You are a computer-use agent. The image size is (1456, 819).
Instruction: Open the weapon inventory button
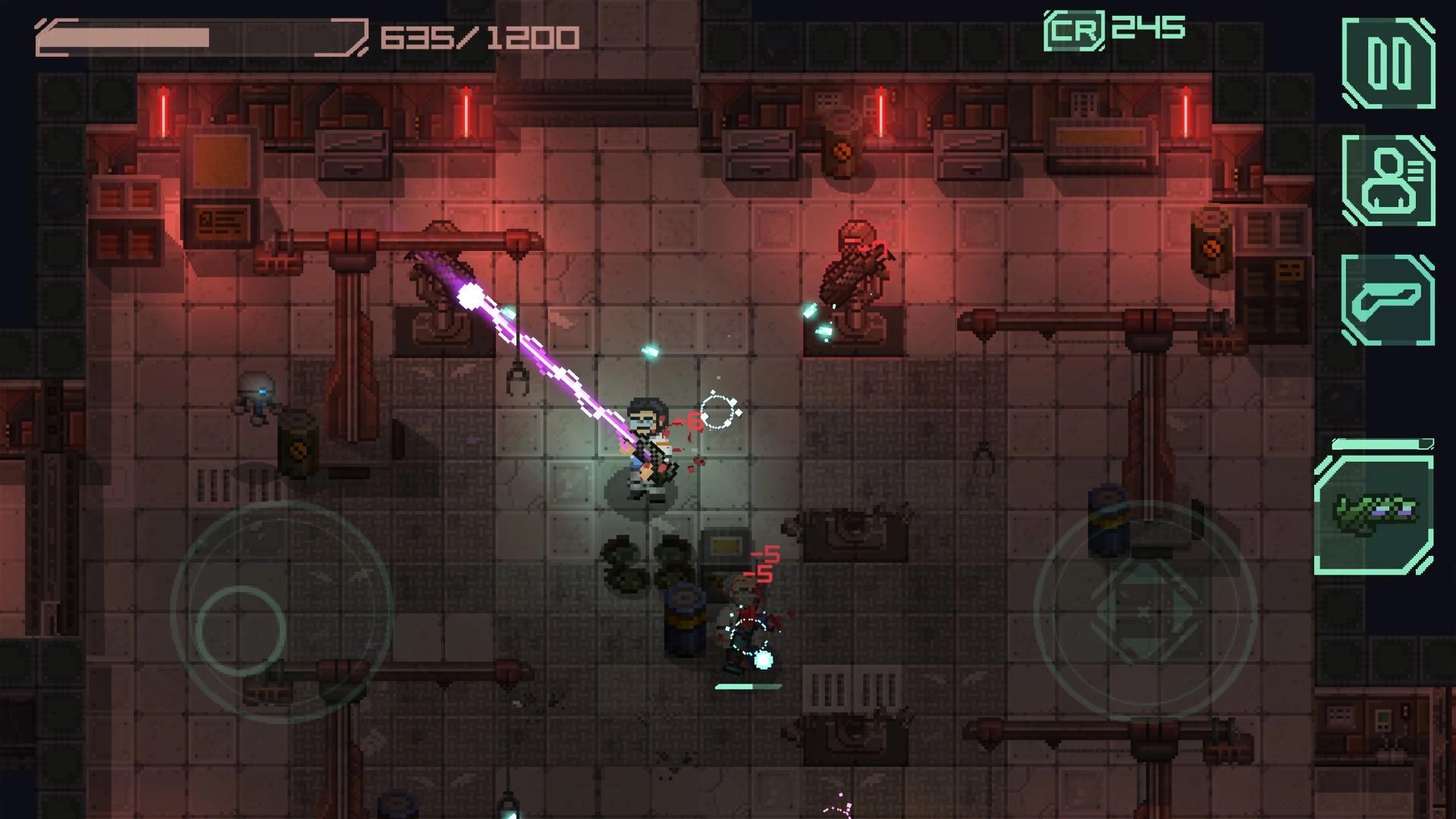click(1388, 300)
